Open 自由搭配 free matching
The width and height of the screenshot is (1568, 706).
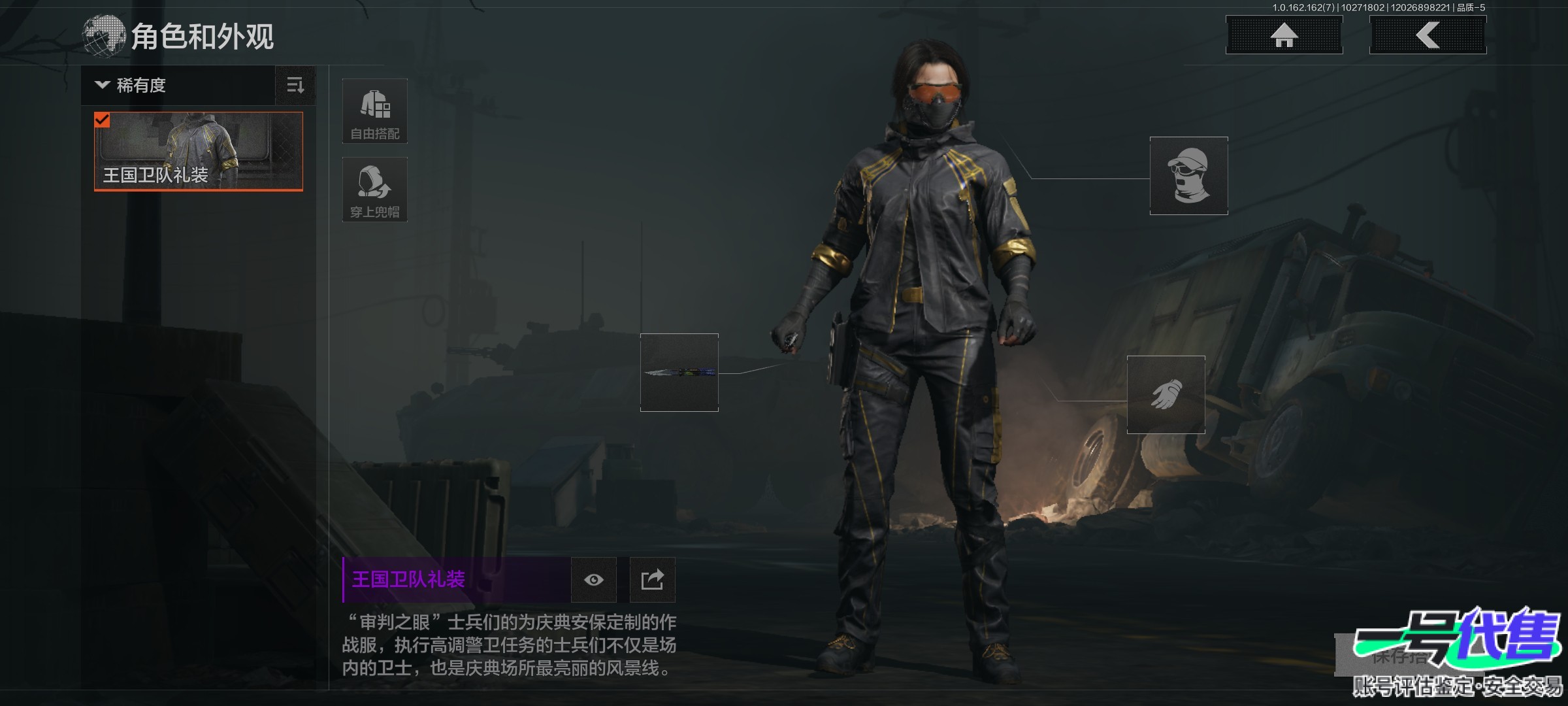(375, 111)
